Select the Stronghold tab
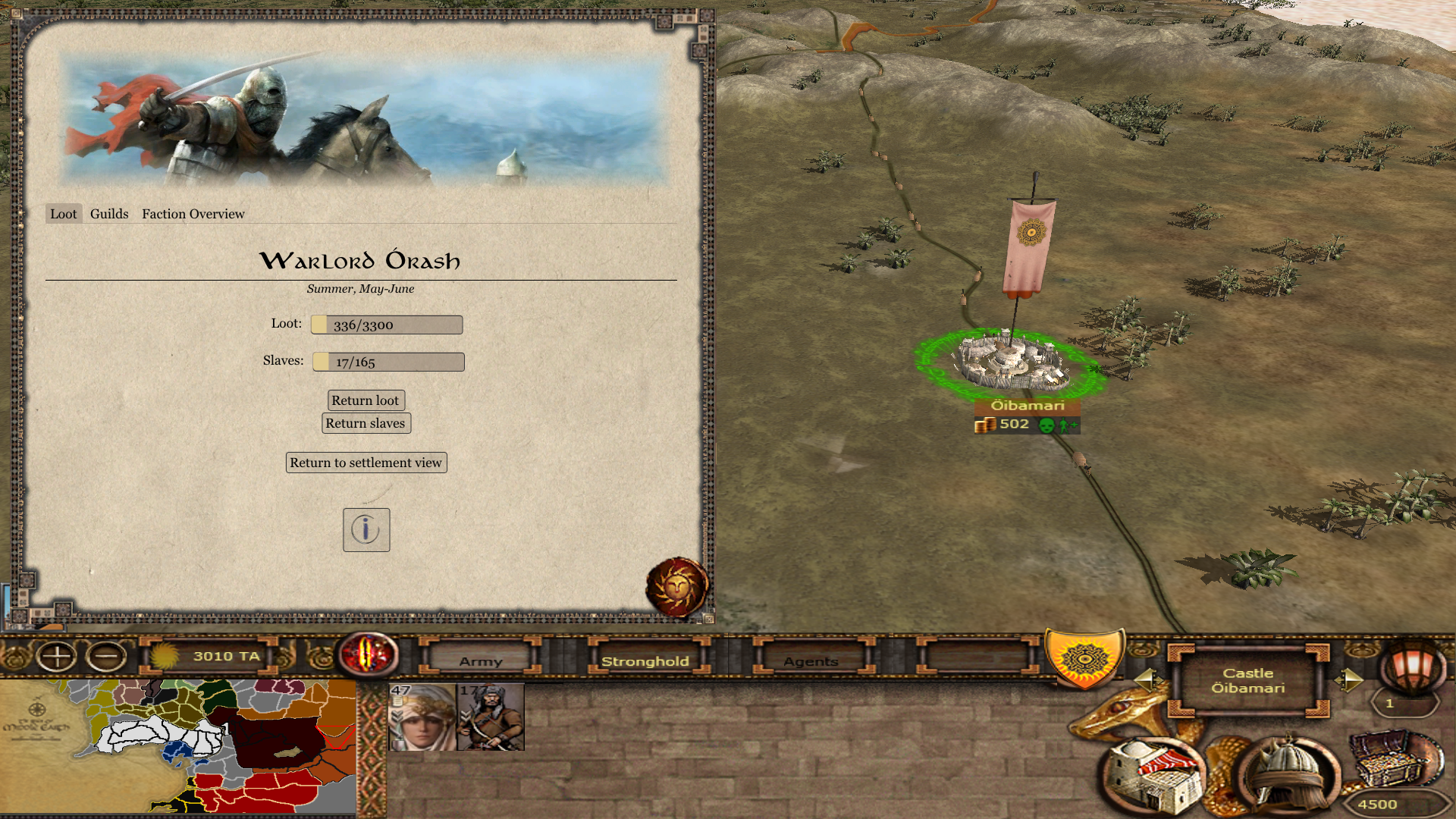Screen dimensions: 1456x819 [645, 661]
